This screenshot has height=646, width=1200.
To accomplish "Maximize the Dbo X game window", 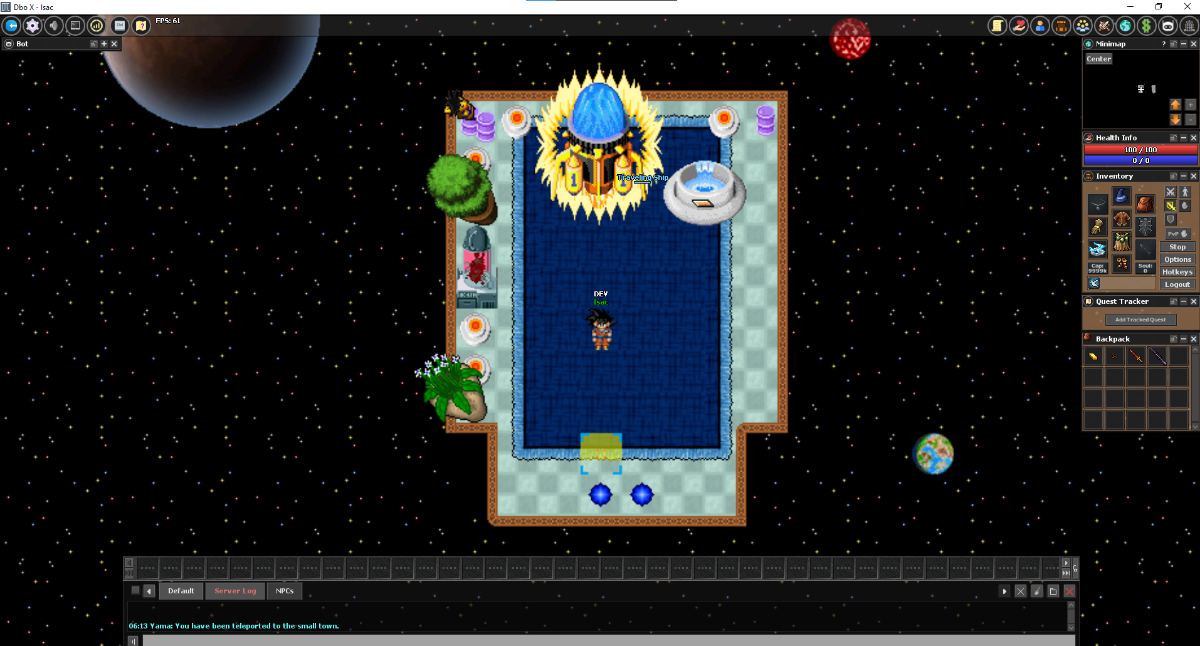I will (x=1158, y=7).
